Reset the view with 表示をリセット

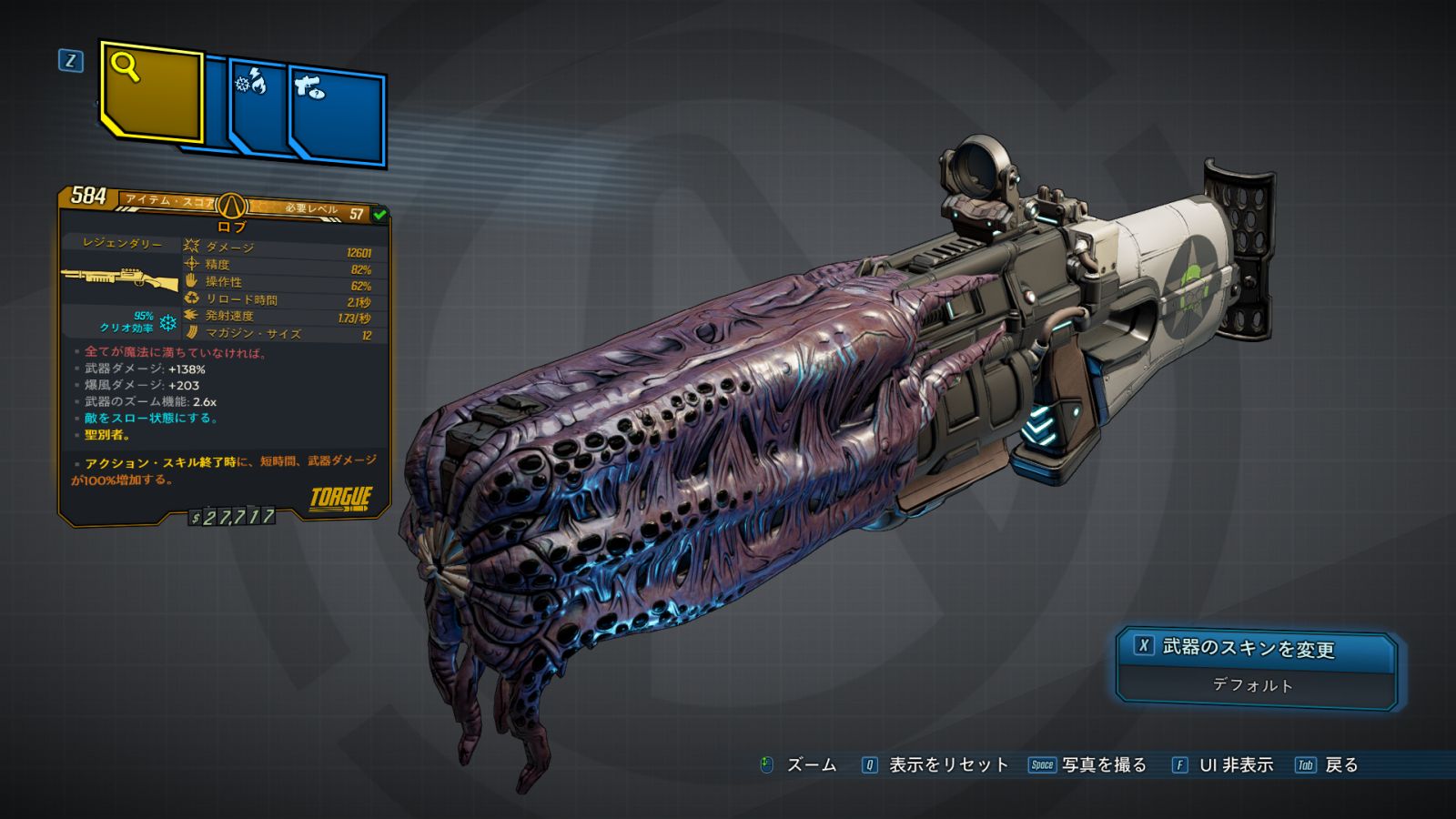point(935,765)
